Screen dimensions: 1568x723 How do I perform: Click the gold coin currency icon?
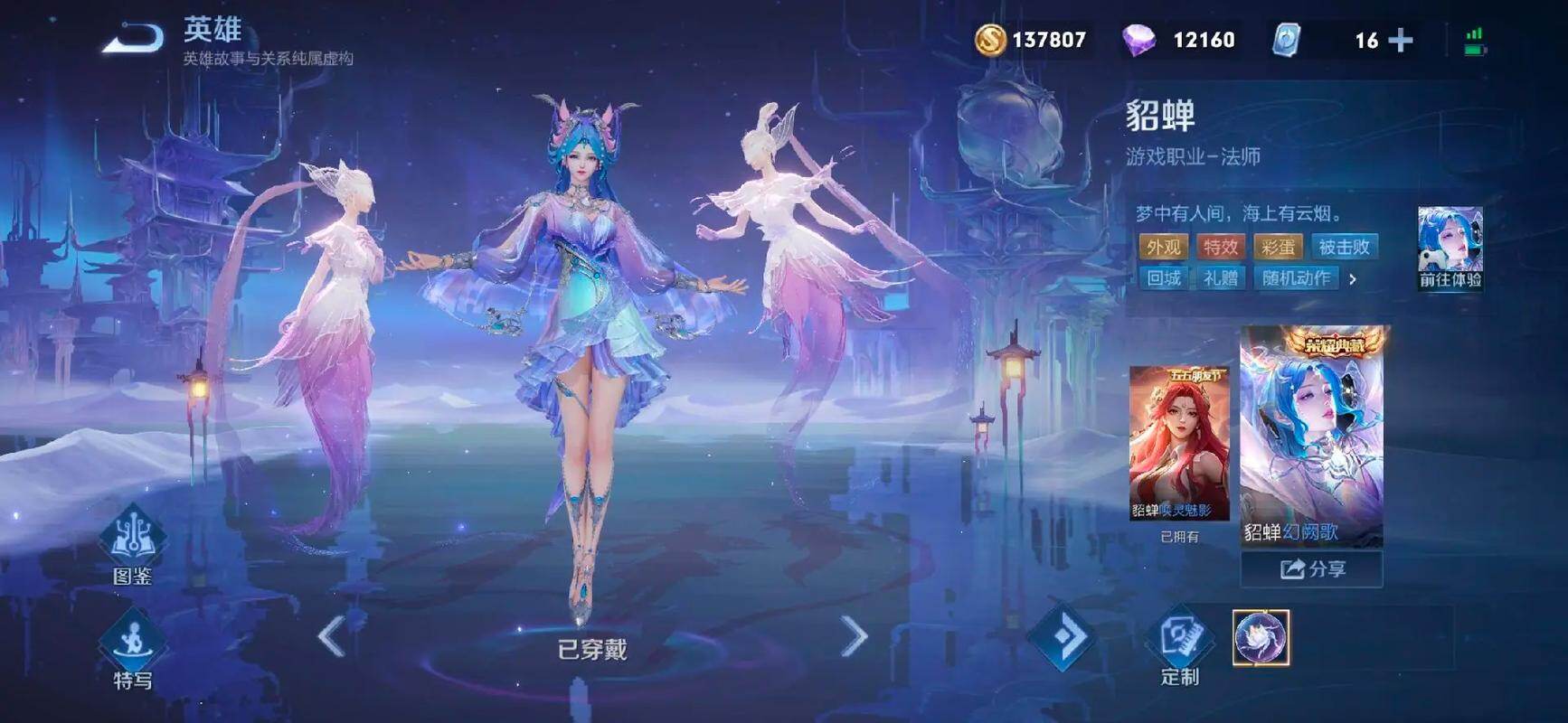[x=992, y=40]
